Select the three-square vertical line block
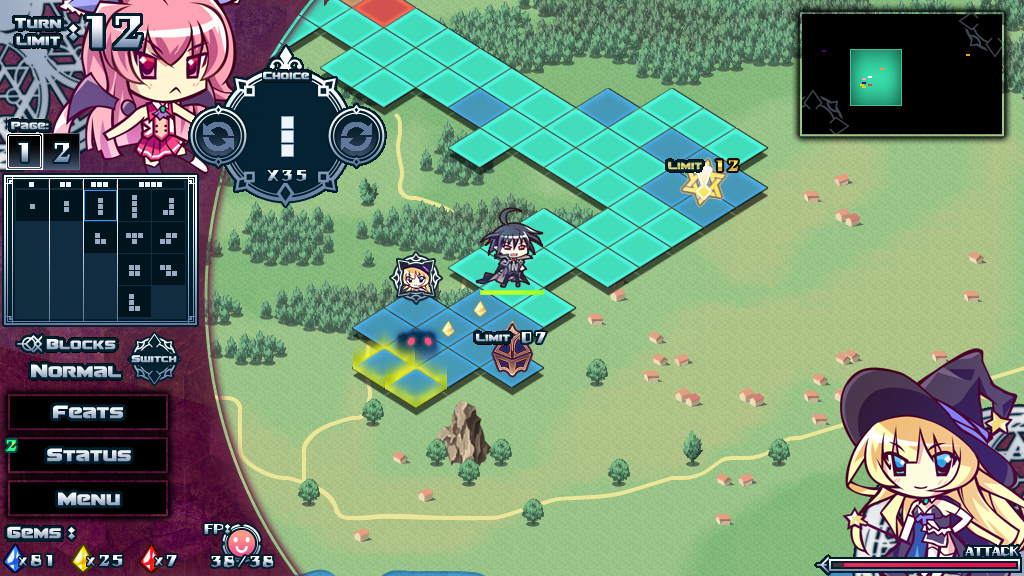The width and height of the screenshot is (1024, 576). pos(100,206)
